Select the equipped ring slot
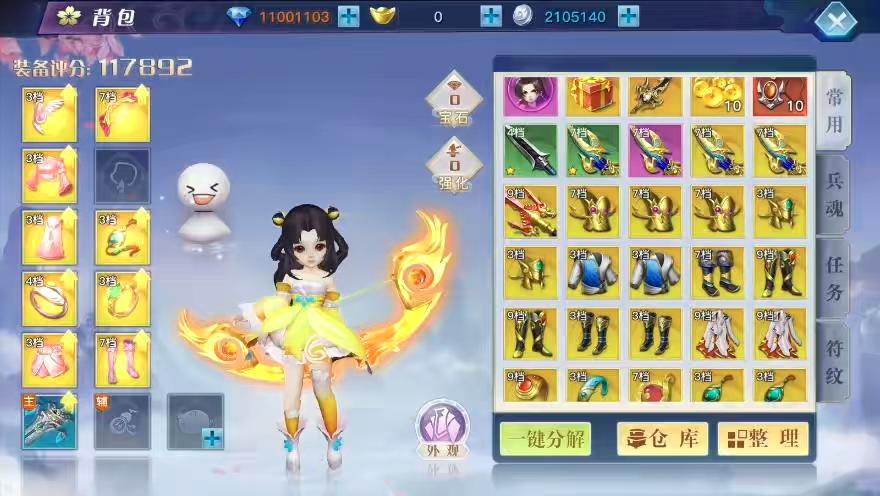This screenshot has height=496, width=880. click(49, 298)
